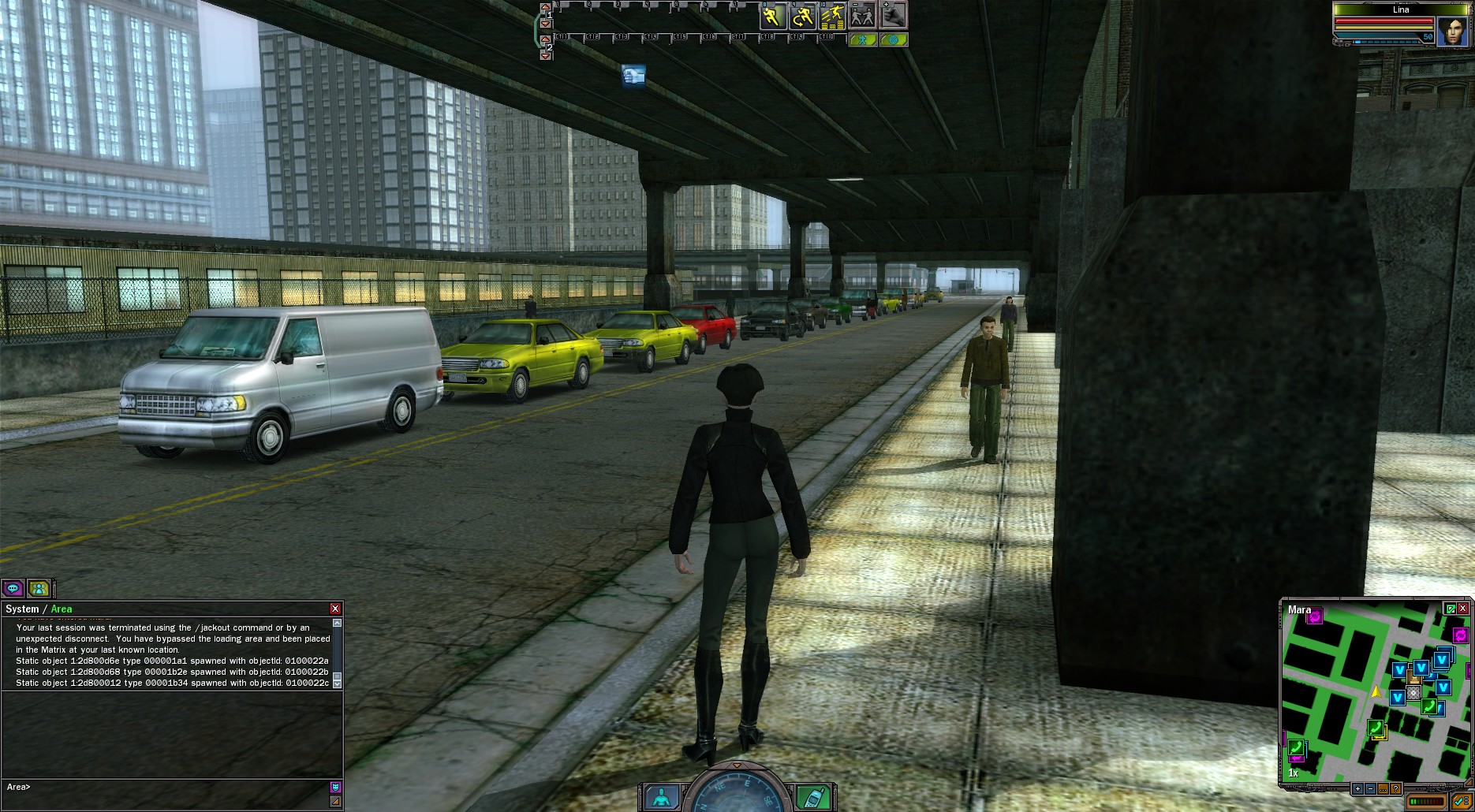Toggle the green target-reticle button
1475x812 pixels.
point(893,39)
